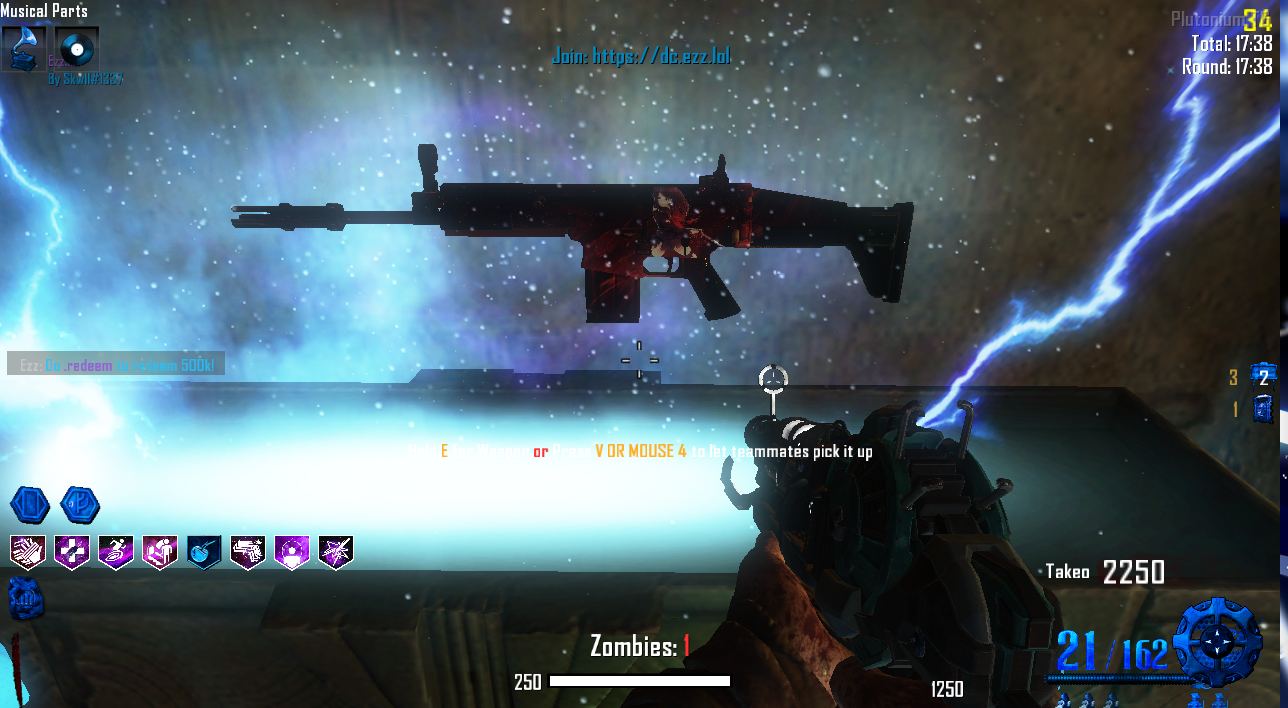
Task: Click the Ezz redeem chat message
Action: tap(116, 365)
